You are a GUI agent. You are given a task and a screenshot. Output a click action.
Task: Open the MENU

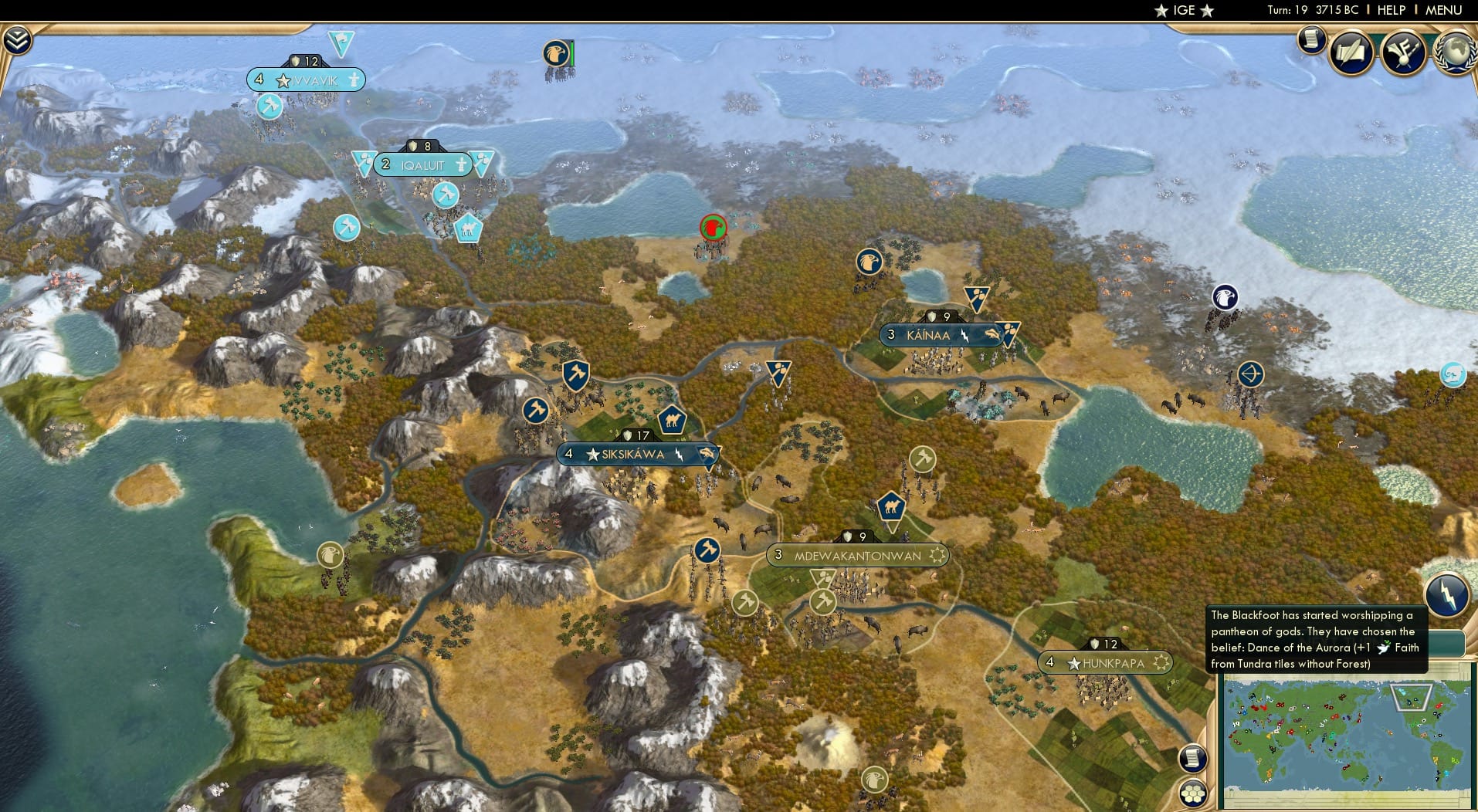tap(1445, 10)
